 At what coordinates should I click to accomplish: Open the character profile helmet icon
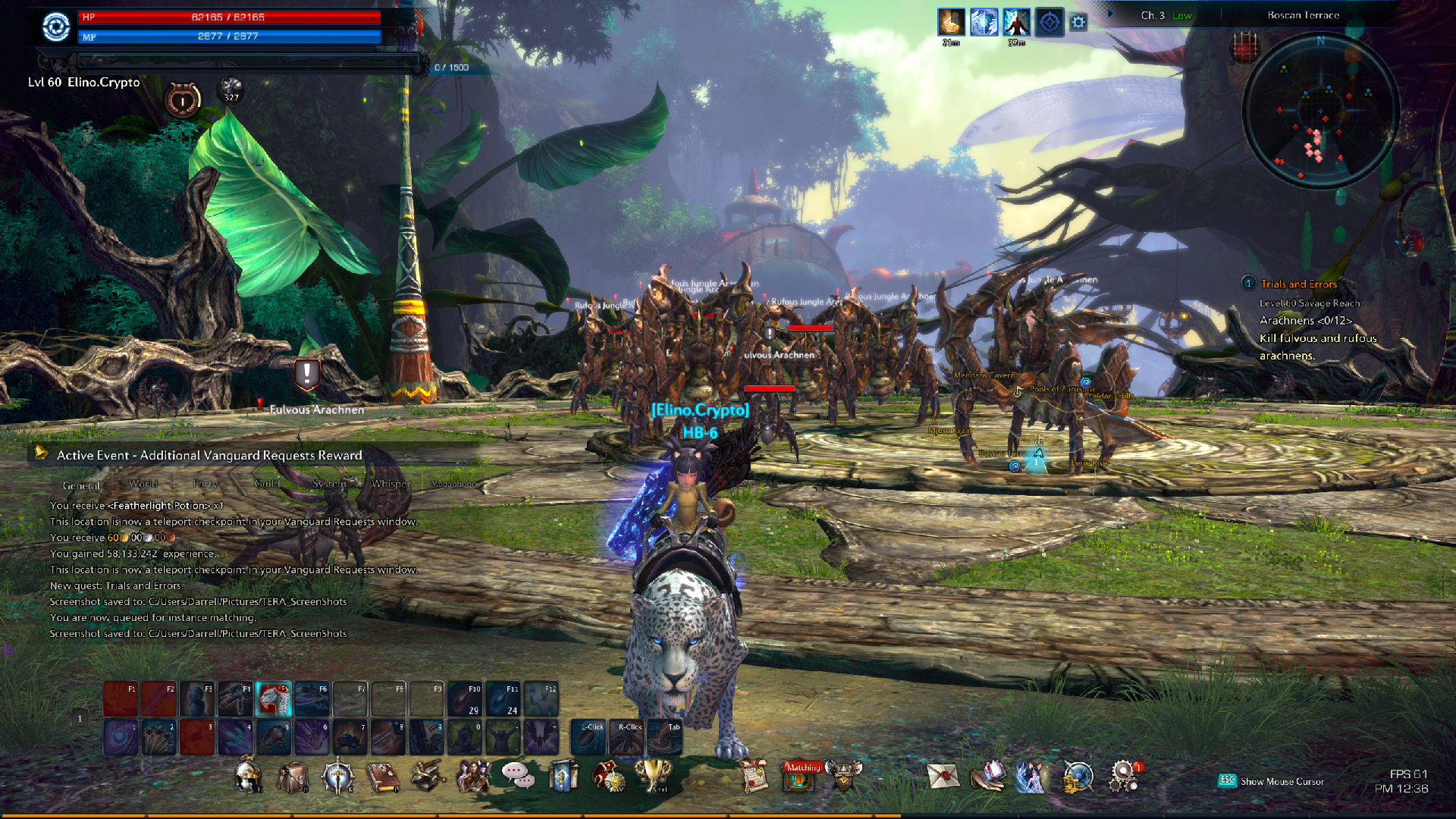tap(247, 776)
